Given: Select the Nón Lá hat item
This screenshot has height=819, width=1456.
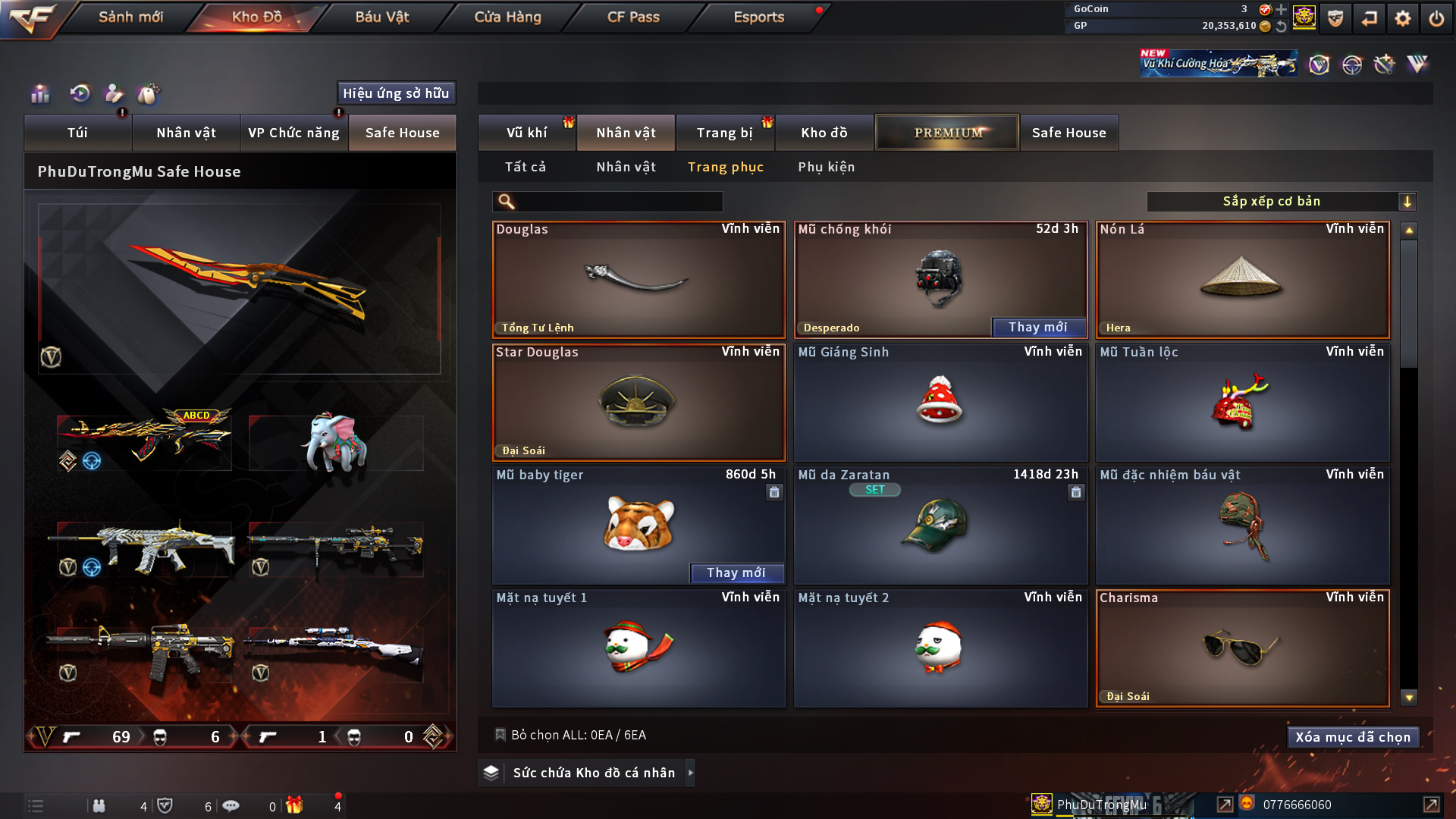Looking at the screenshot, I should 1242,280.
